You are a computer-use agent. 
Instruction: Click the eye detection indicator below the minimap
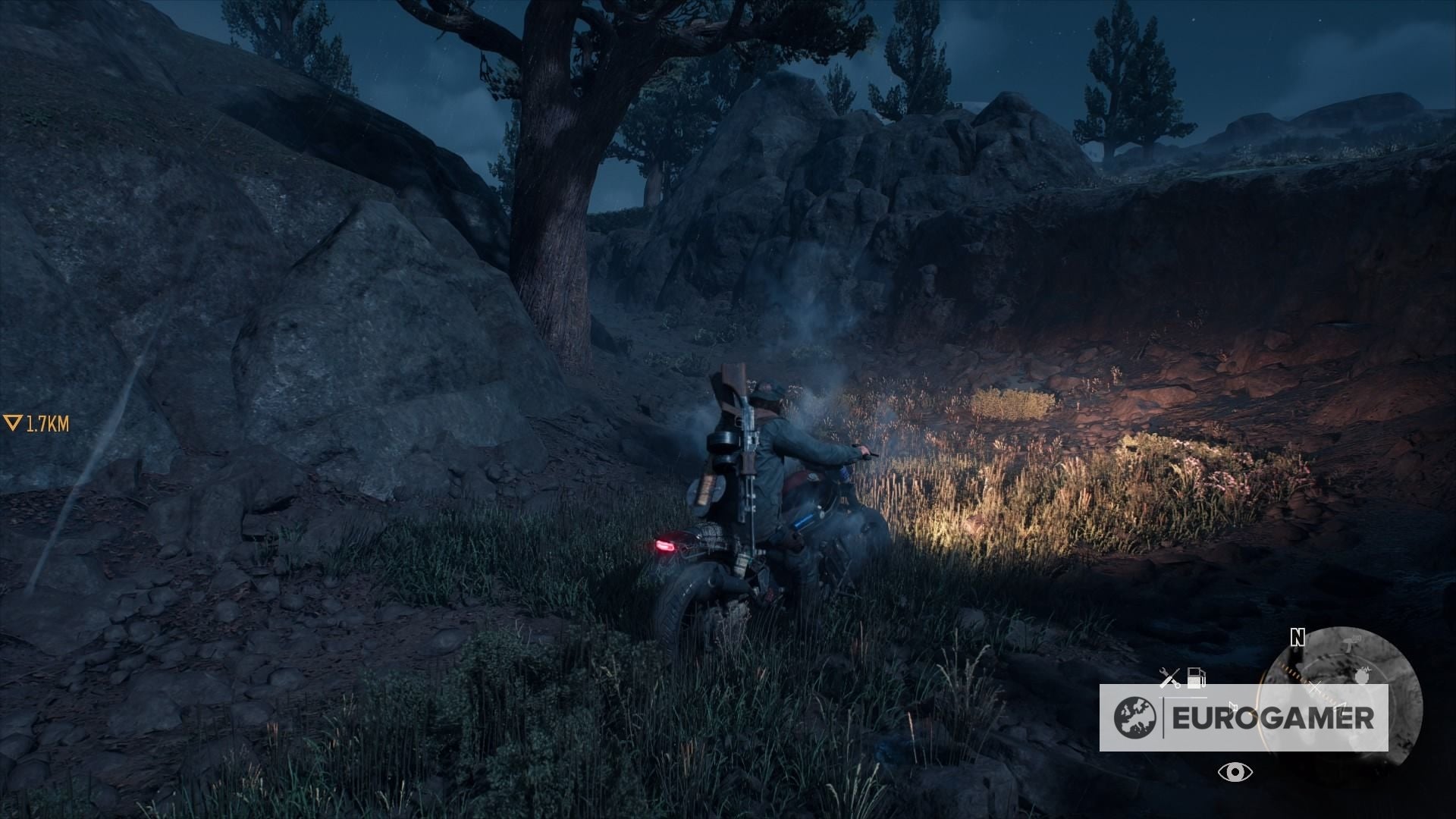point(1235,771)
